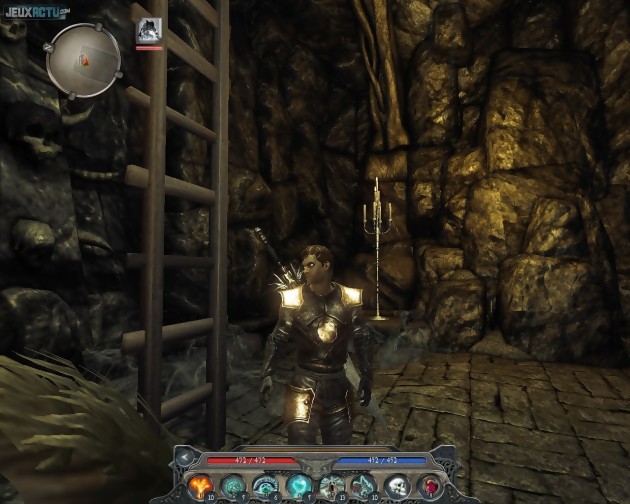Click the circular minimap

84,60
